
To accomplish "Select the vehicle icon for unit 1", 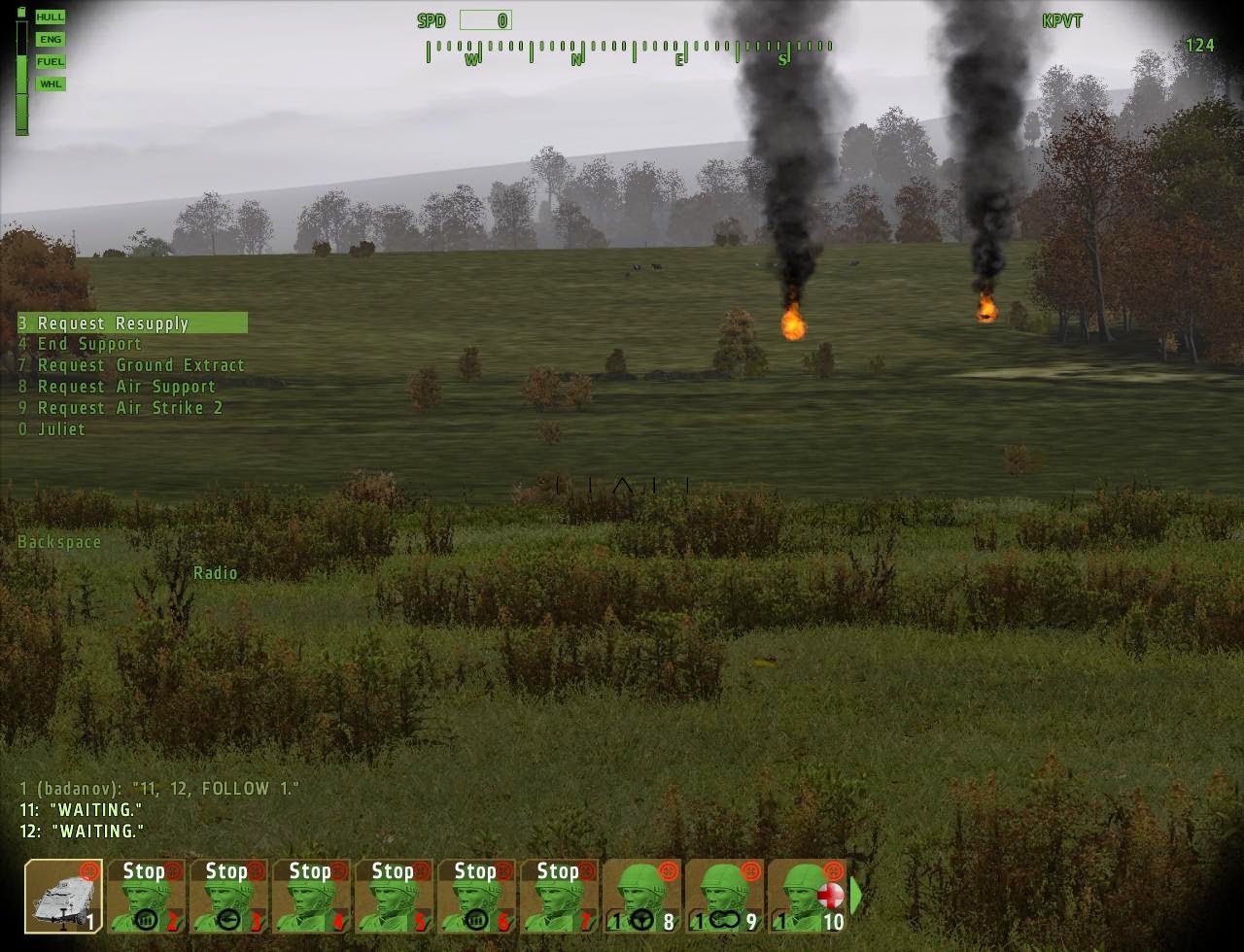I will tap(63, 899).
